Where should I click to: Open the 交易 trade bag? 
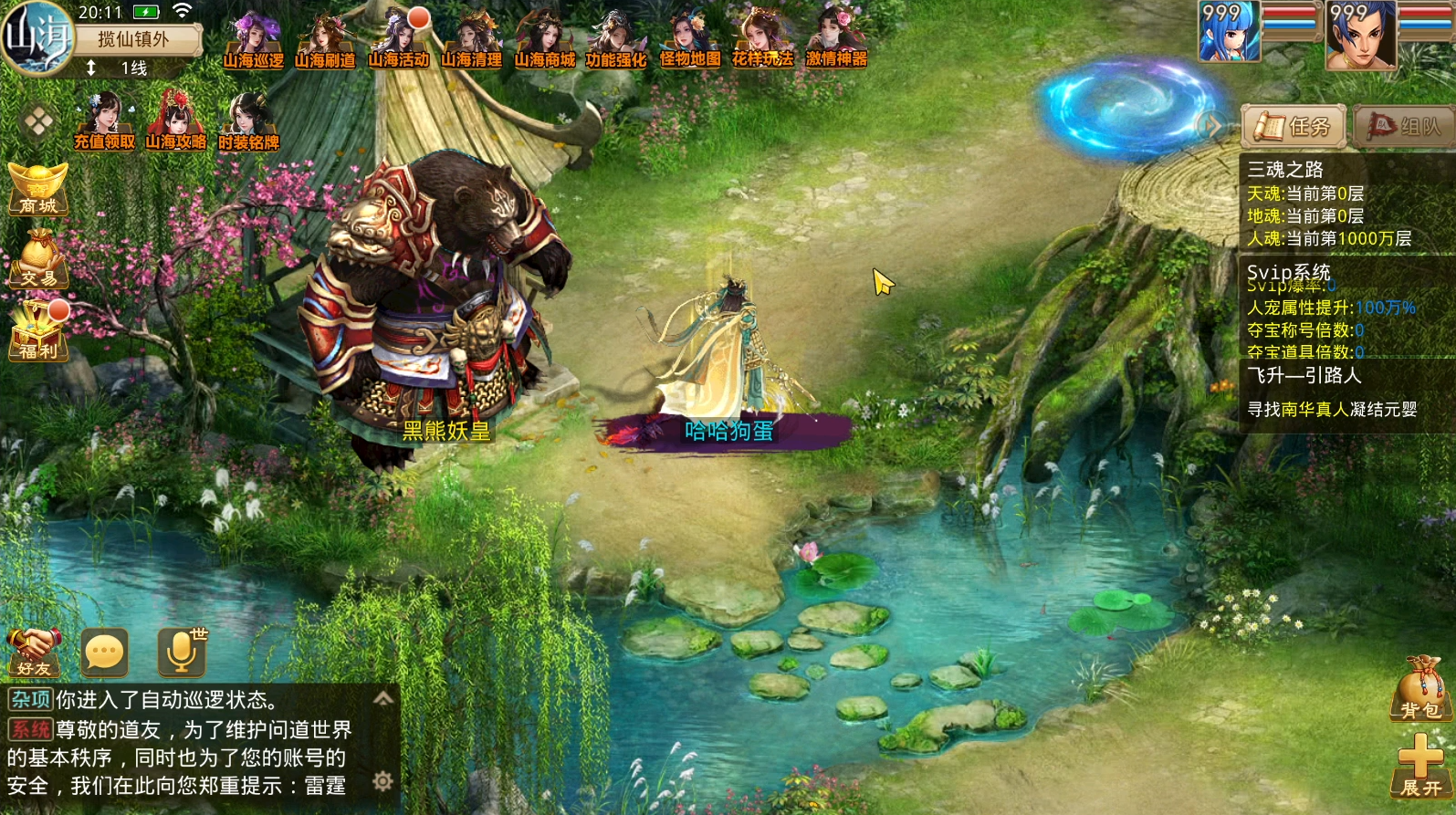tap(38, 259)
